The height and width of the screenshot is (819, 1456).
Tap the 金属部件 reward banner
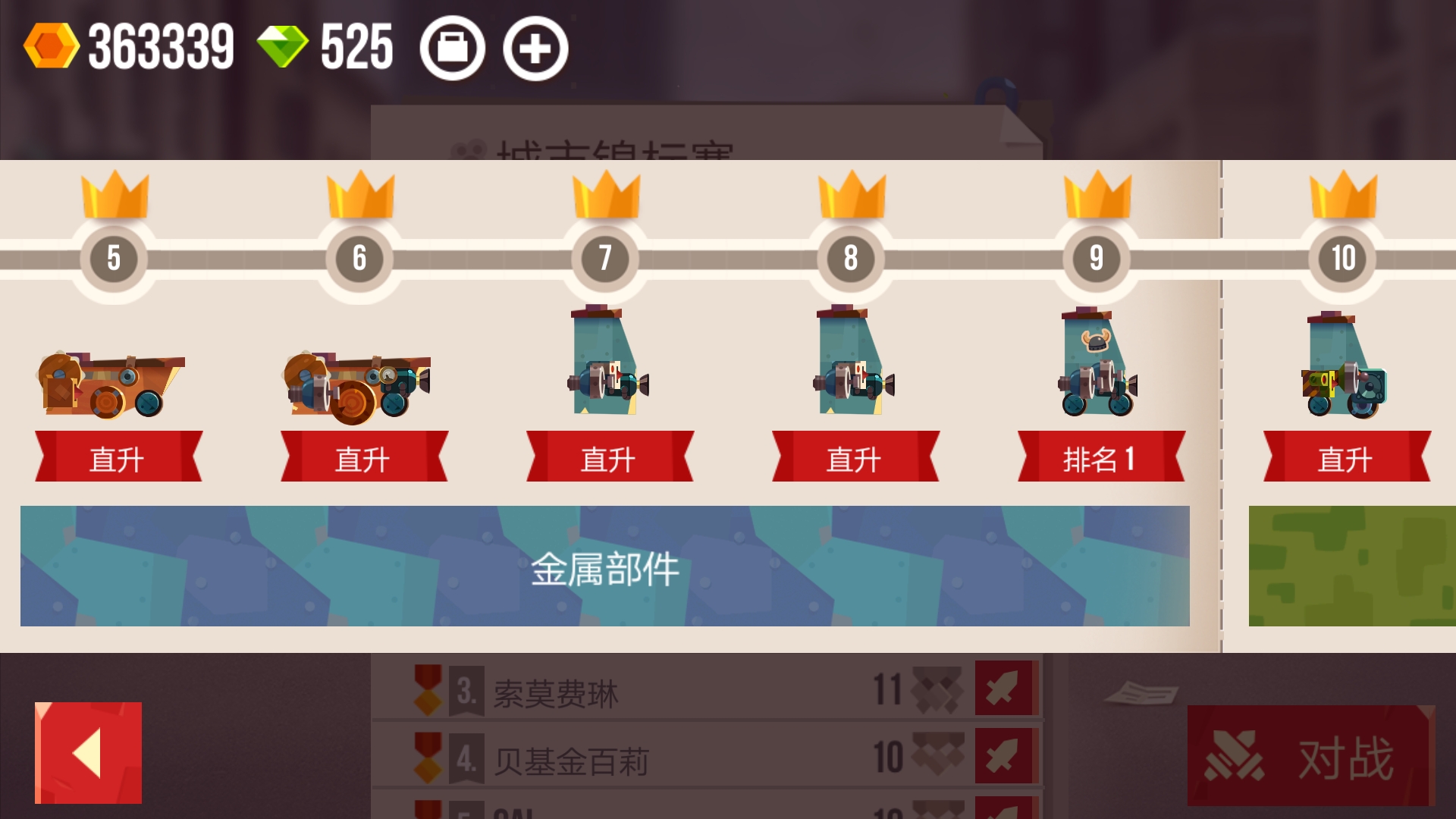603,567
